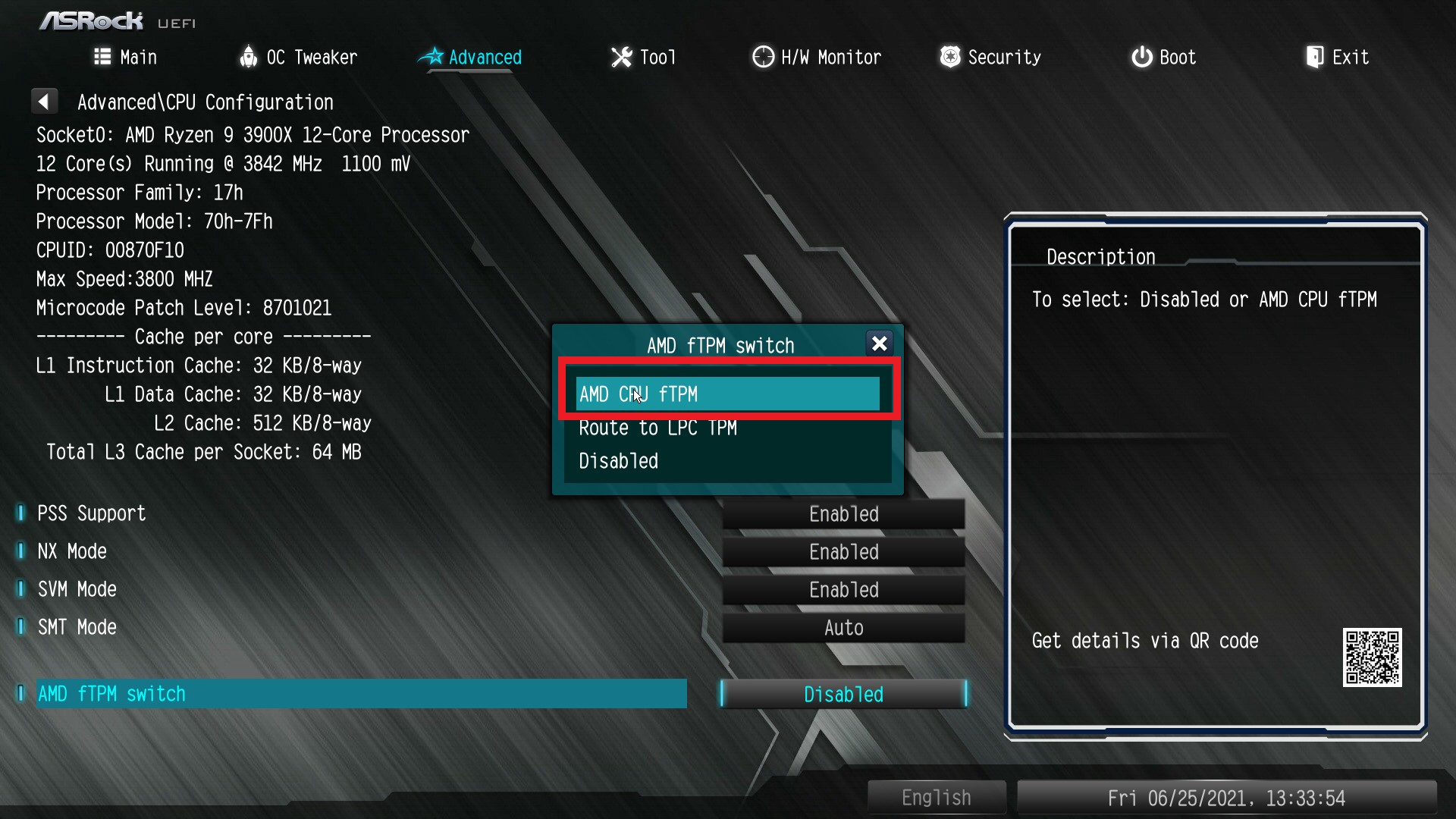1456x819 pixels.
Task: Choose Route to LPC TPM
Action: 657,428
